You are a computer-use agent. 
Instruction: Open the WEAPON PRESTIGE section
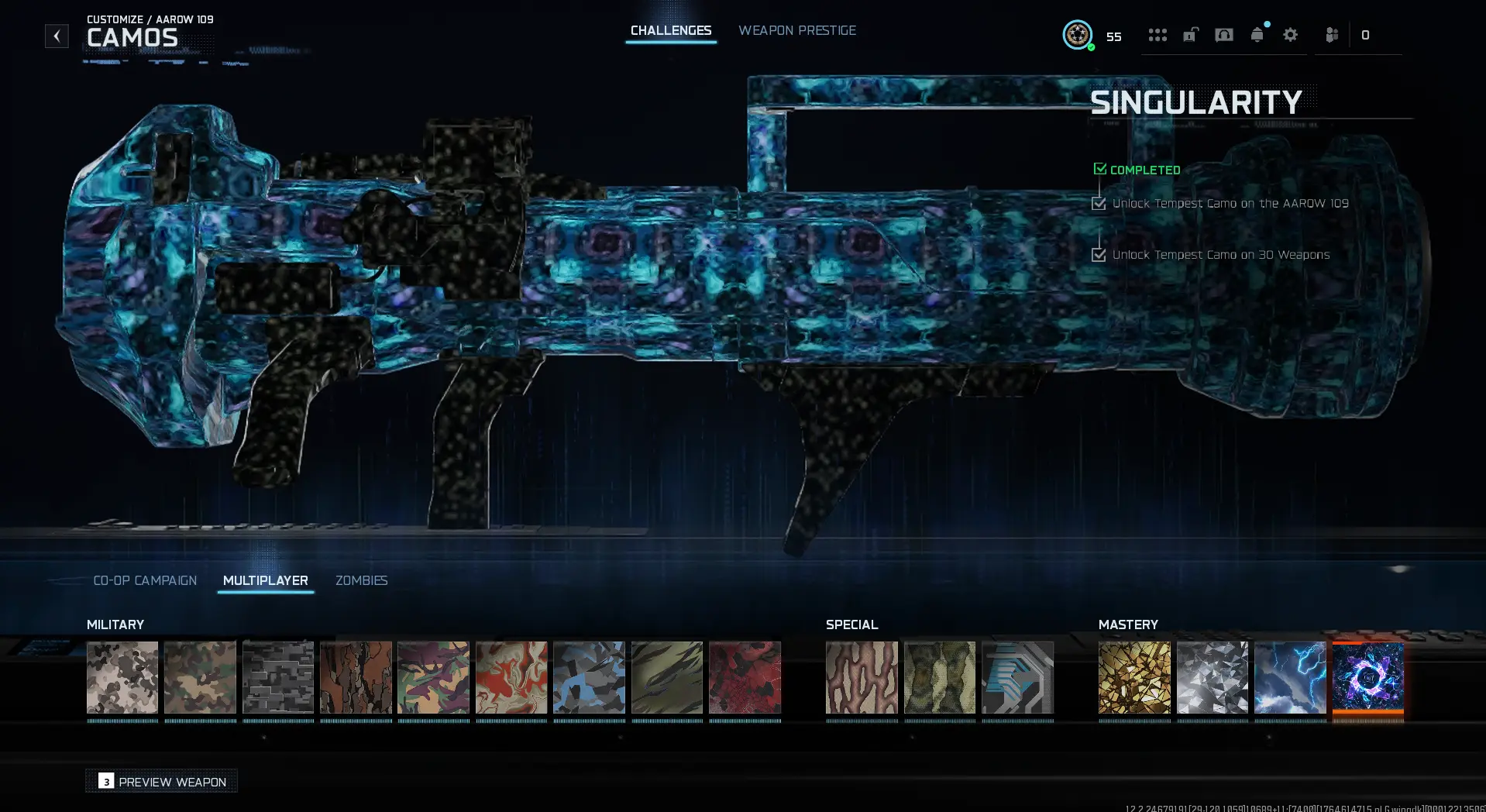[x=797, y=30]
